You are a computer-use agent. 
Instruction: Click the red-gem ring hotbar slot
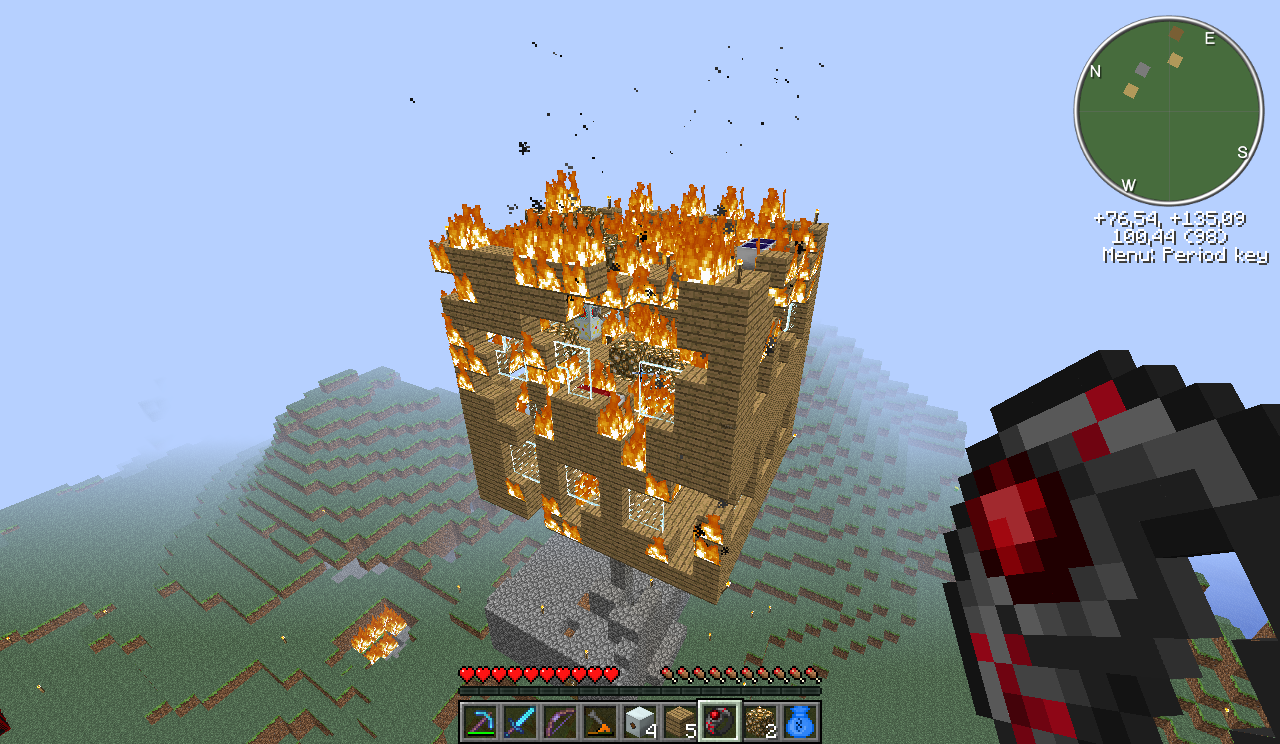(720, 721)
